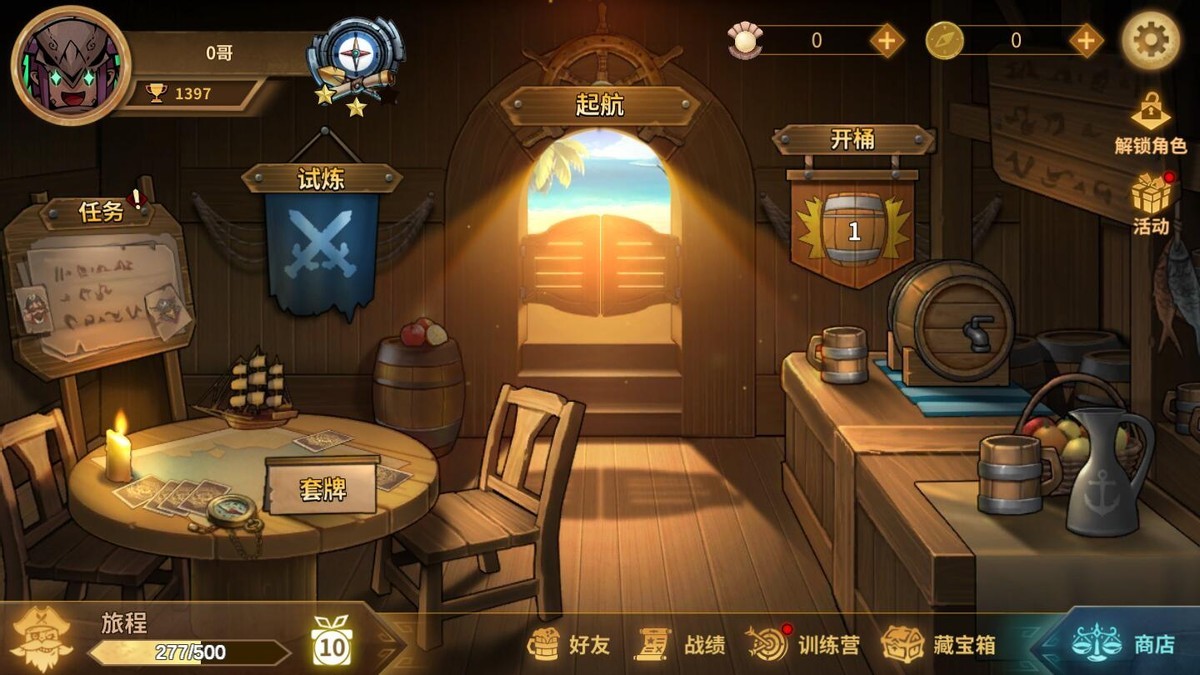Open the gear settings menu

1150,41
